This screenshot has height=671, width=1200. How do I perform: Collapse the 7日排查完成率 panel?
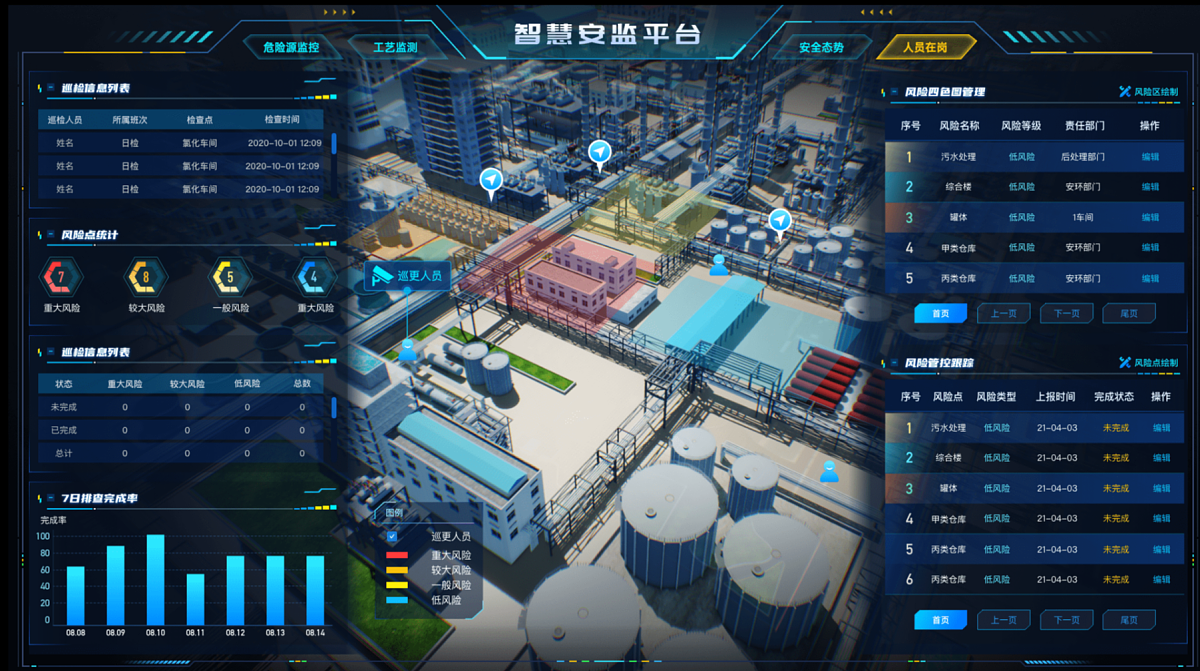click(x=50, y=499)
